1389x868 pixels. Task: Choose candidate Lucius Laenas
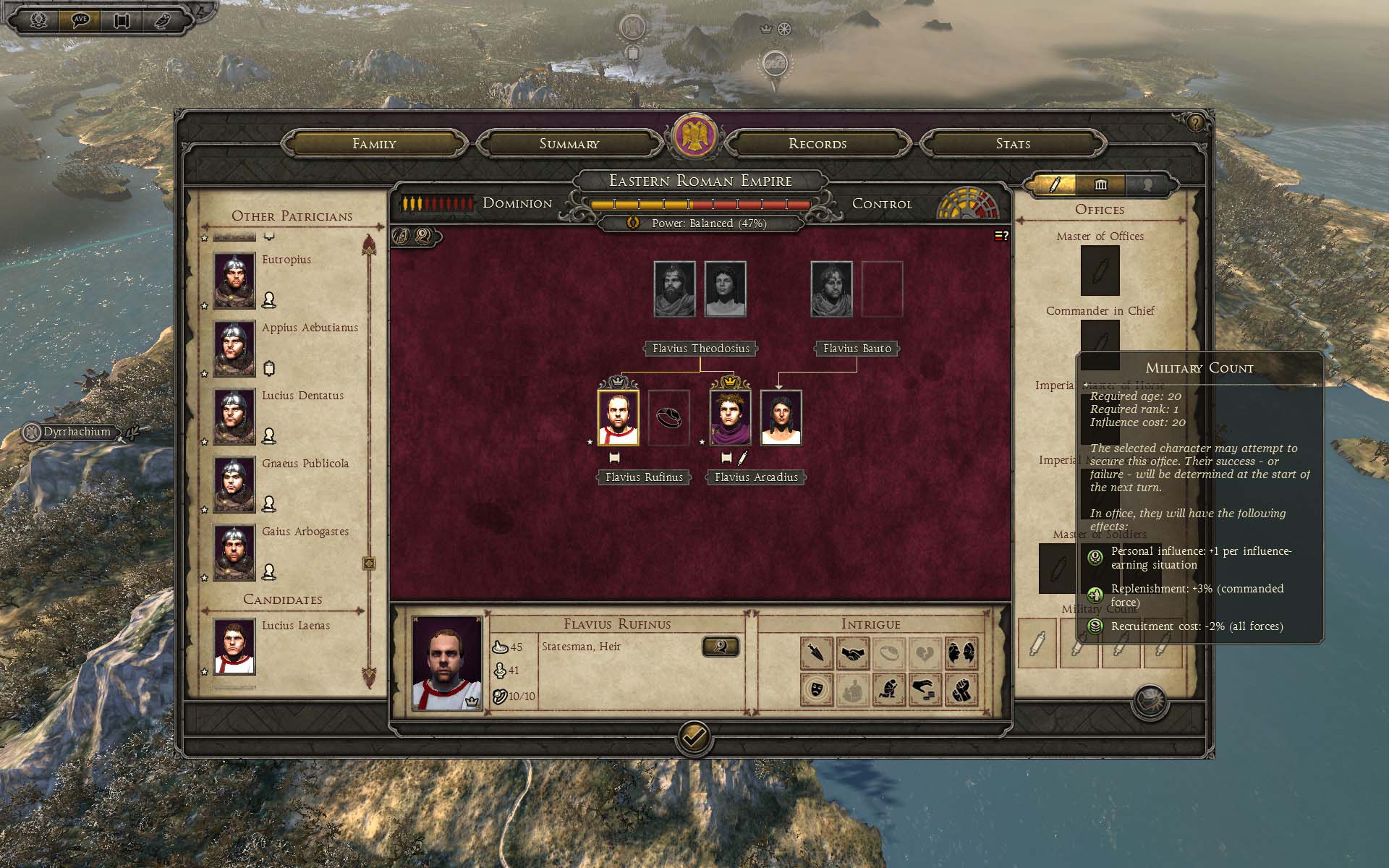[234, 646]
